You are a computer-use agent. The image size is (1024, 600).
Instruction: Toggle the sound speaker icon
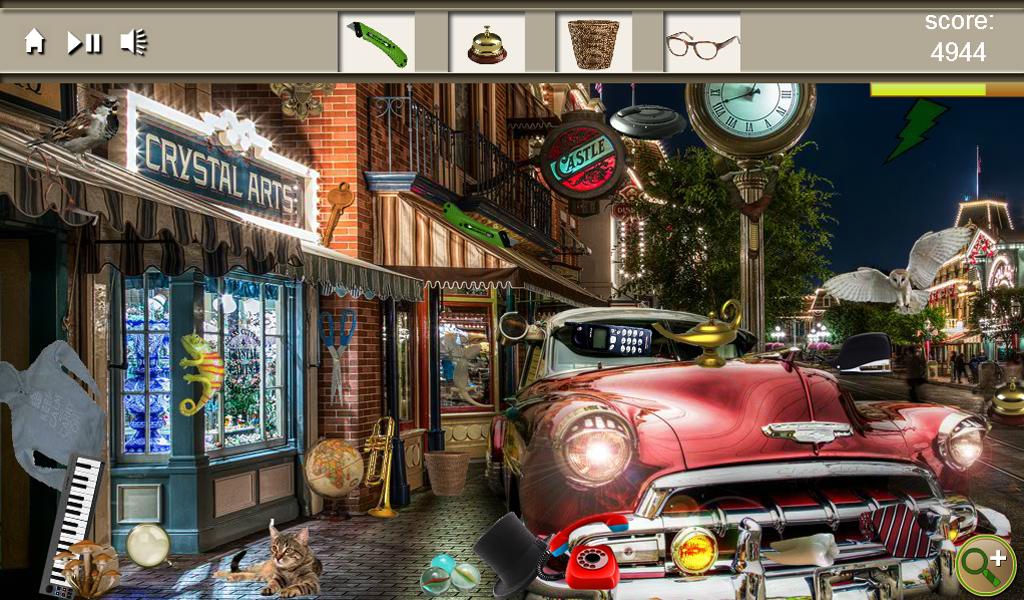coord(133,42)
